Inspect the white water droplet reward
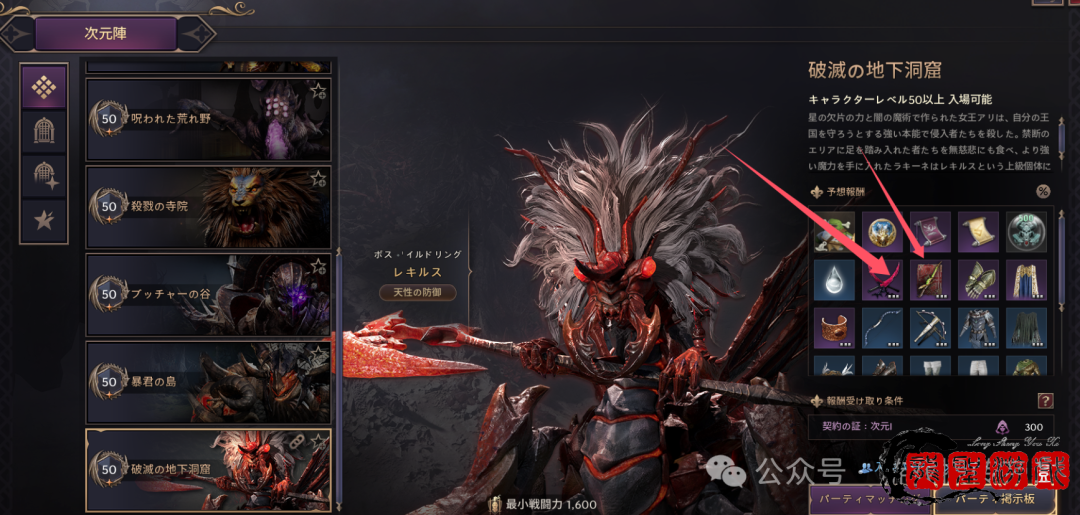 (833, 279)
